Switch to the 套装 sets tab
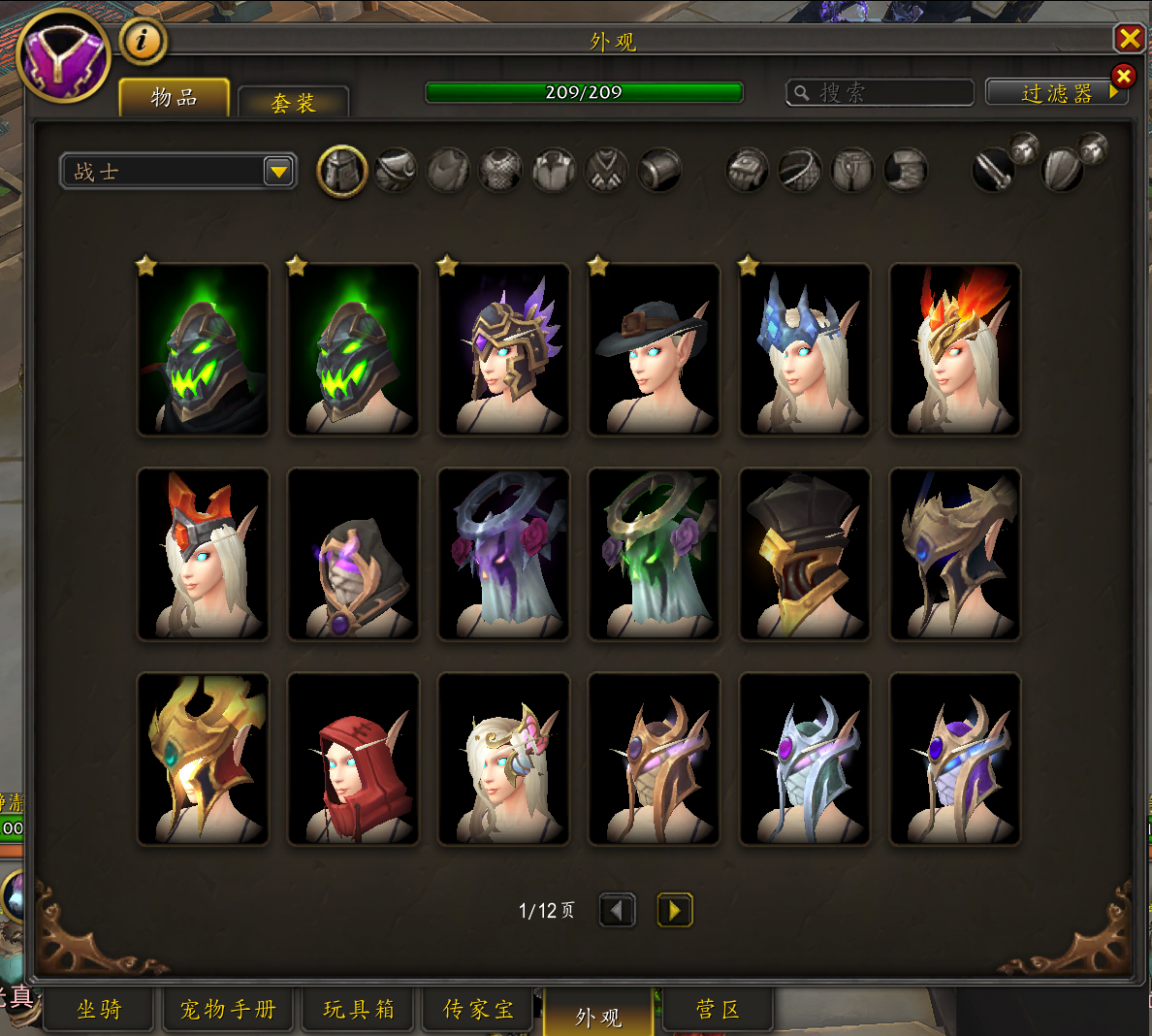 pyautogui.click(x=293, y=103)
